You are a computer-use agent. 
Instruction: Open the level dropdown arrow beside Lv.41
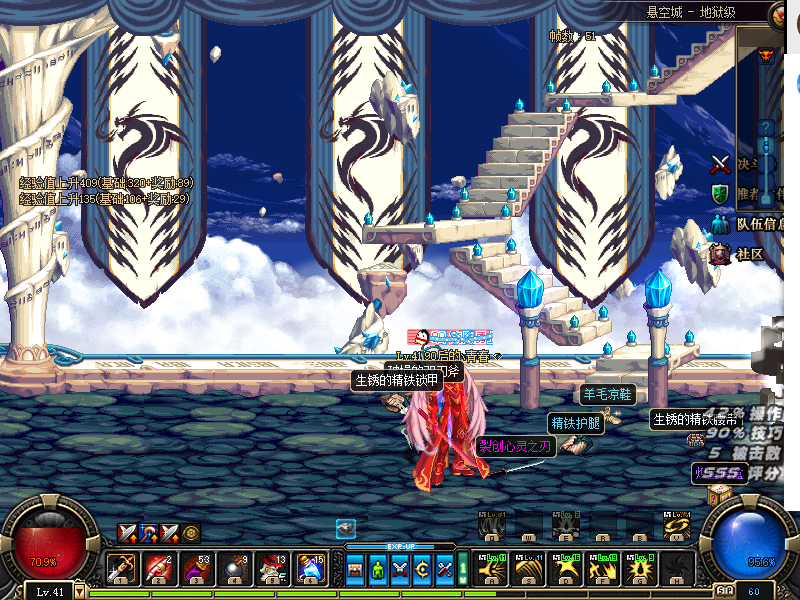coord(78,592)
